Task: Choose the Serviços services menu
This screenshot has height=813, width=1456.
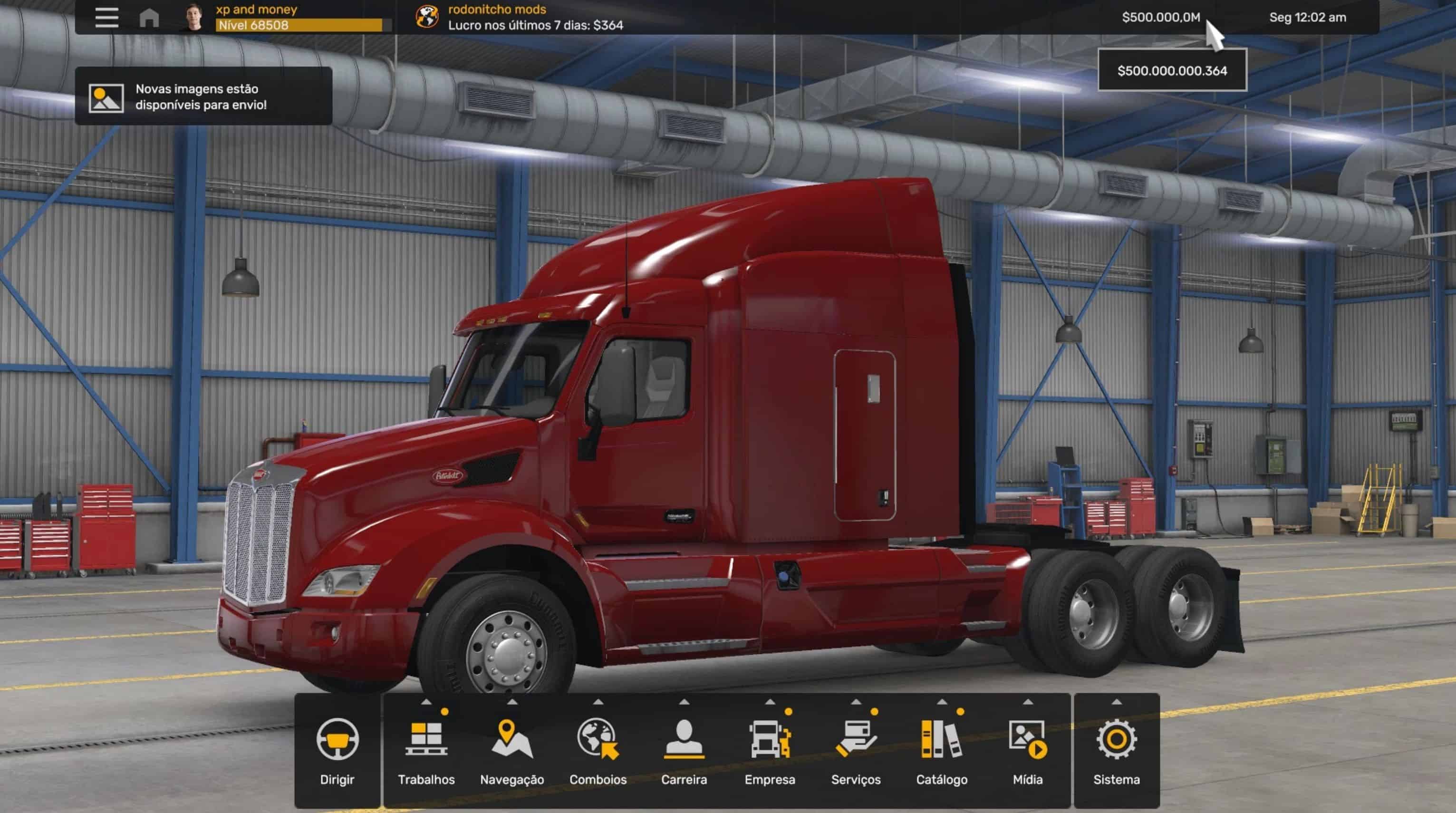Action: click(856, 750)
